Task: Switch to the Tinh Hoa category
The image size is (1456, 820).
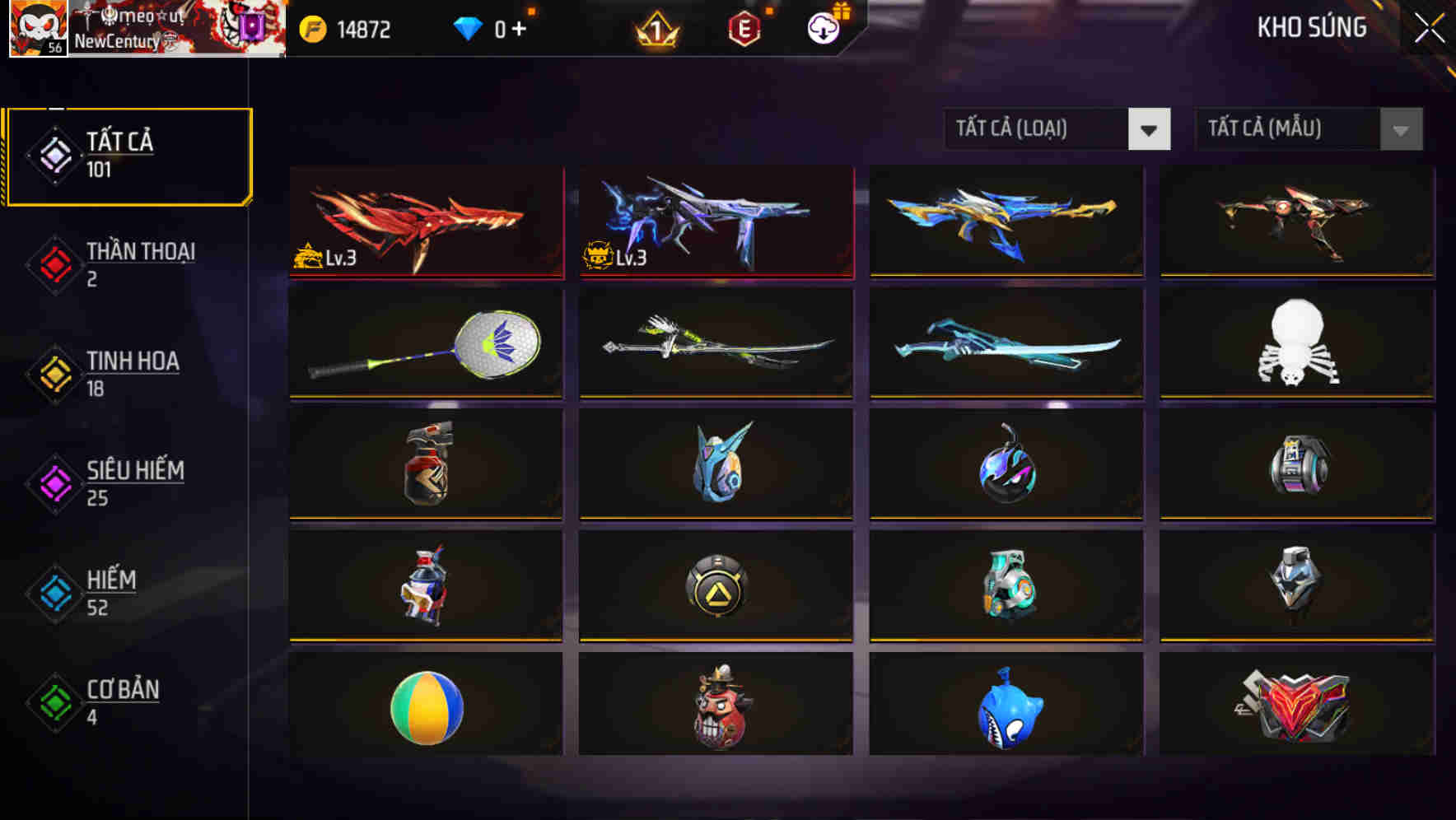Action: click(133, 373)
